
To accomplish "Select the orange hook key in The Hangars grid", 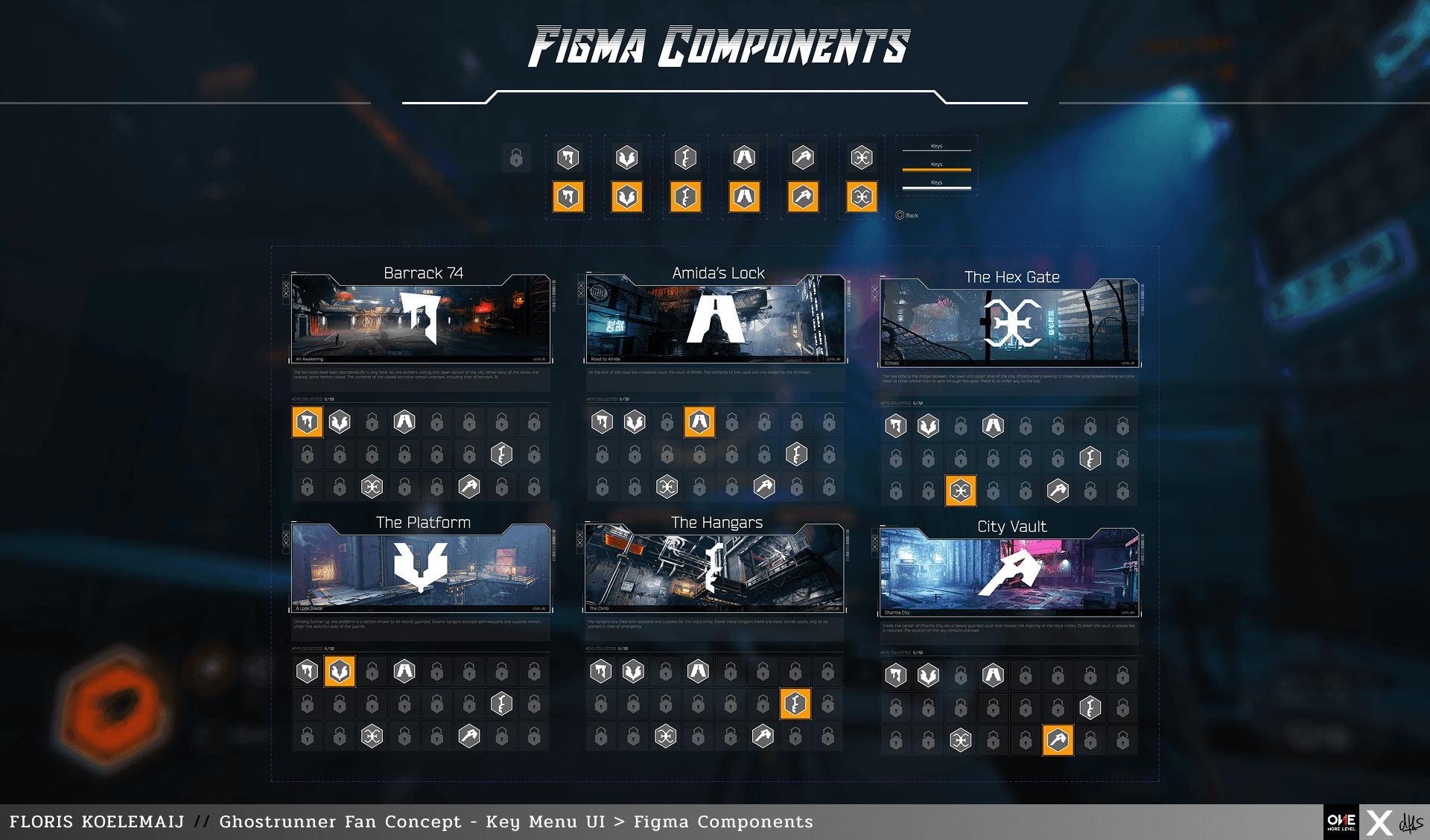I will 795,703.
